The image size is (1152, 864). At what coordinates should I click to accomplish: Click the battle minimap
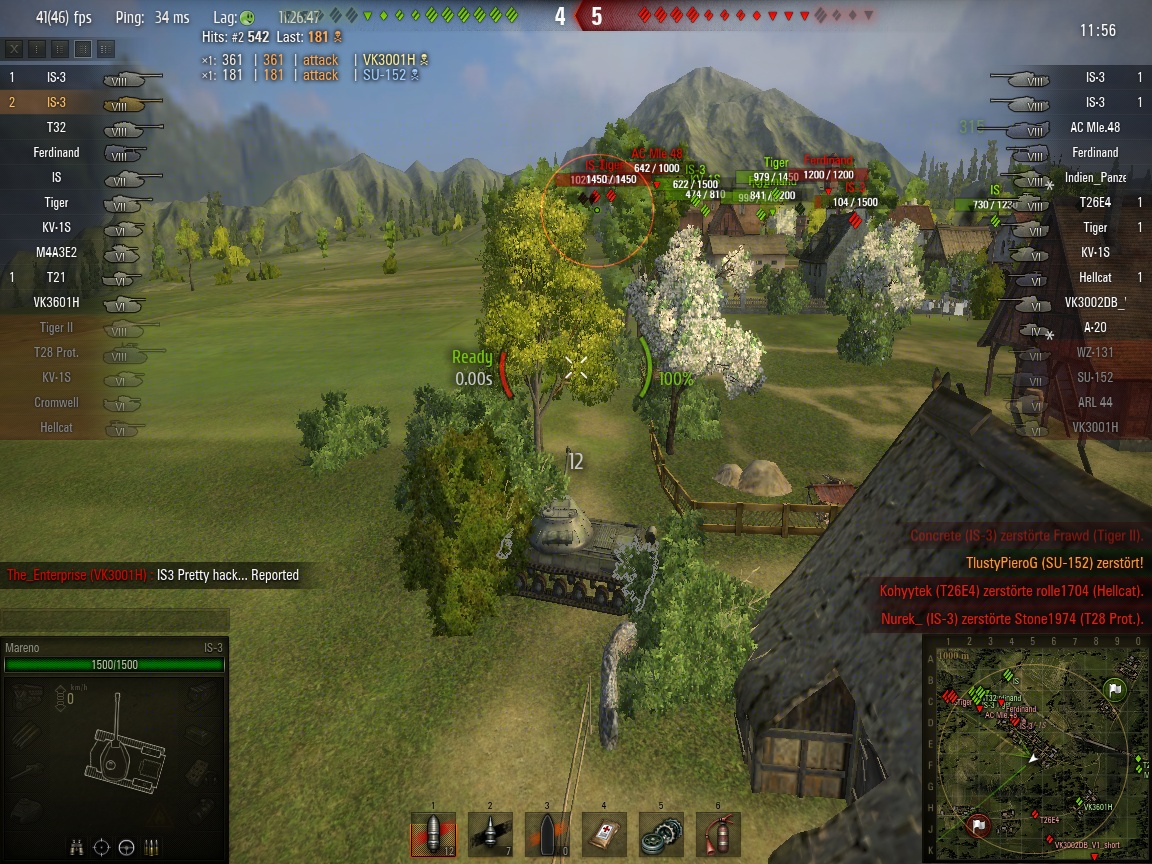click(1036, 748)
